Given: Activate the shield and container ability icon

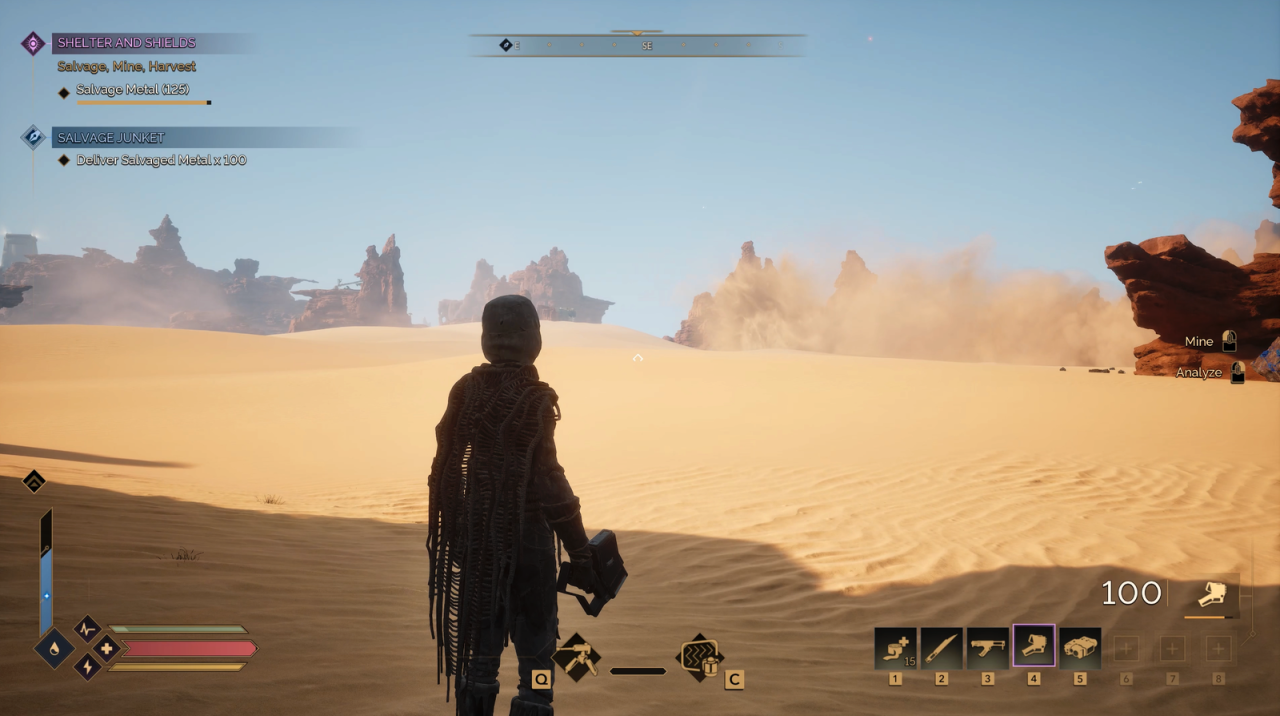Looking at the screenshot, I should point(700,657).
